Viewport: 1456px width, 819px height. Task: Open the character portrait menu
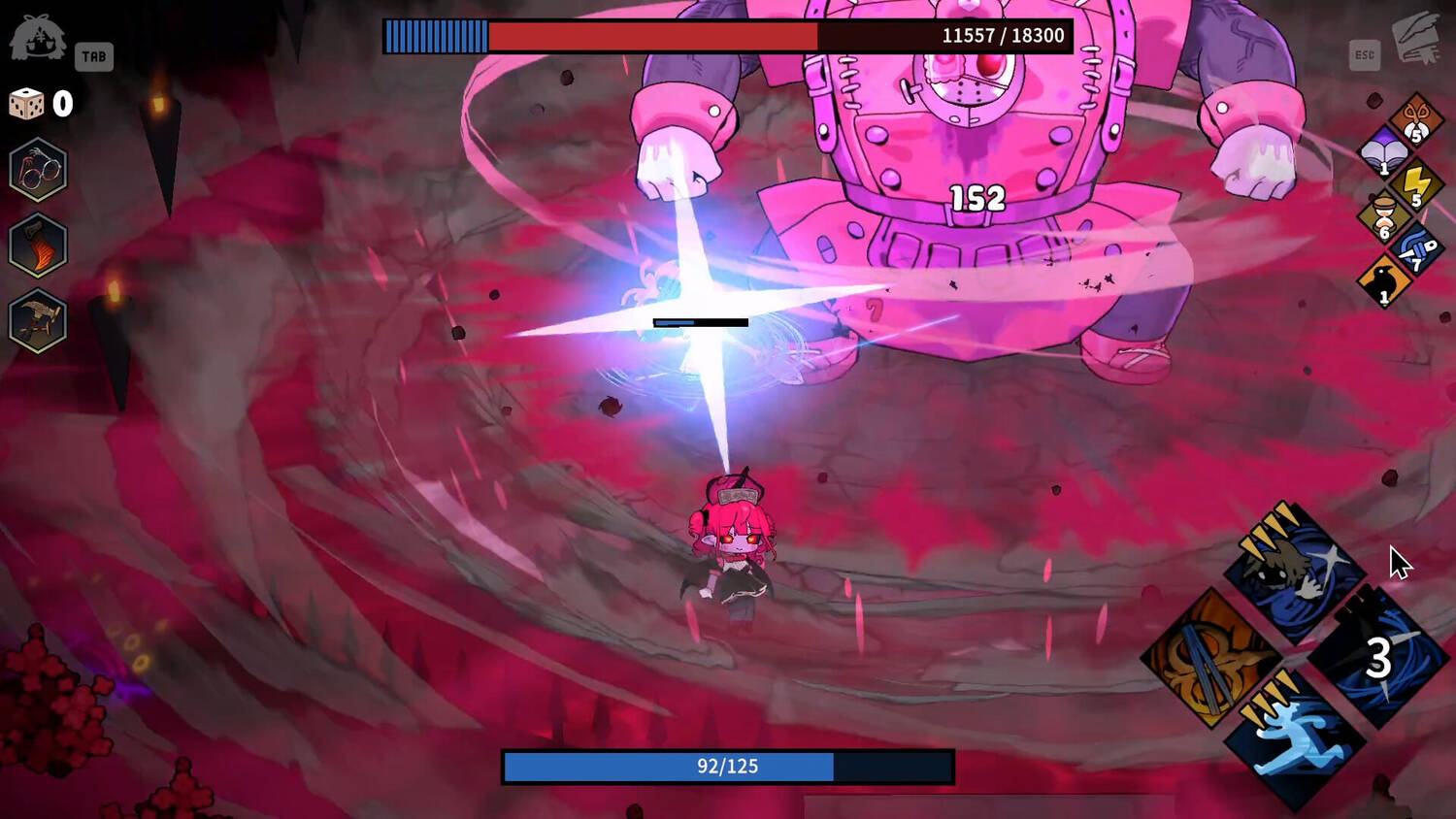click(x=38, y=39)
